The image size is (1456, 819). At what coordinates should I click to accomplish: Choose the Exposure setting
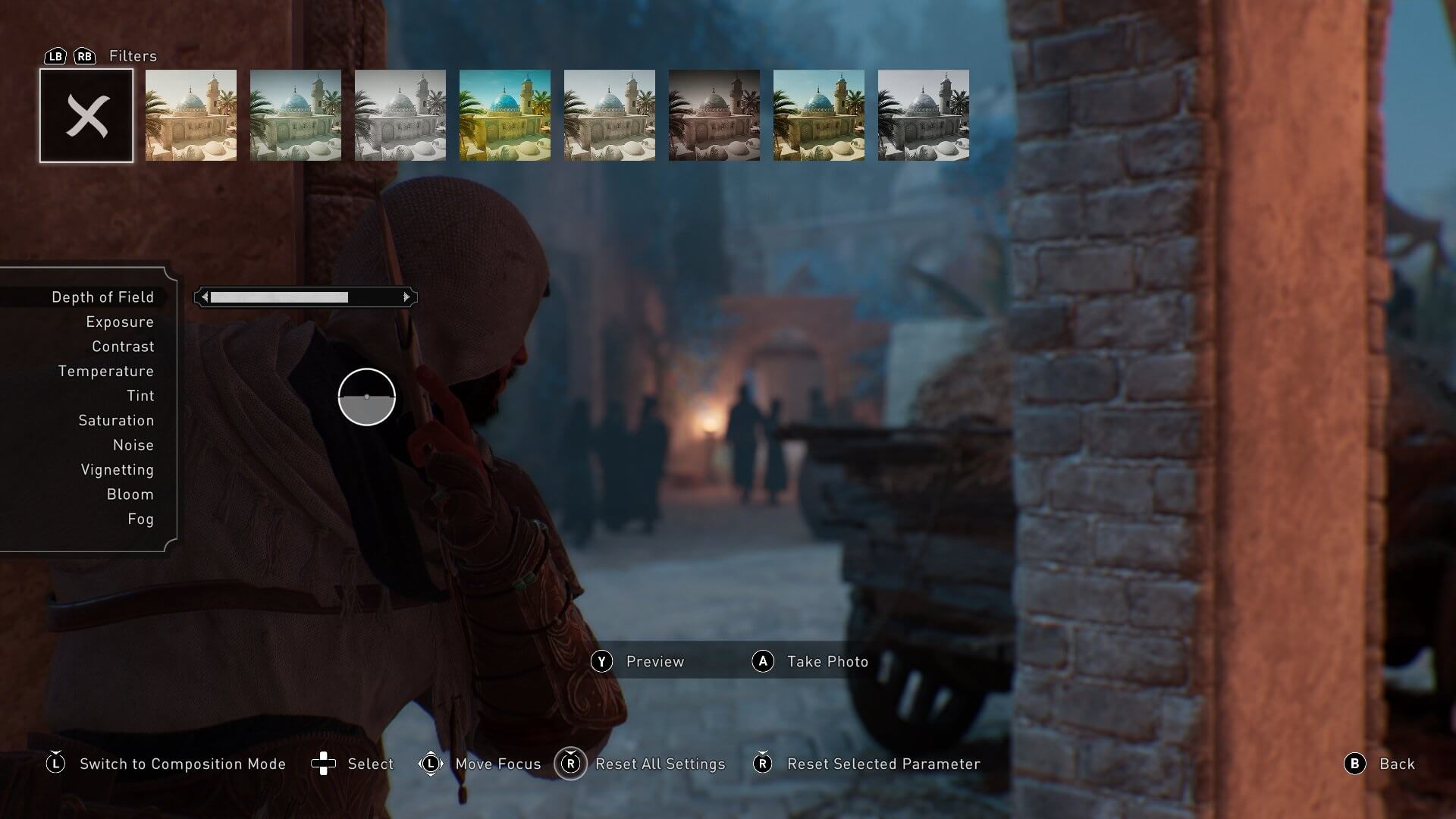119,322
